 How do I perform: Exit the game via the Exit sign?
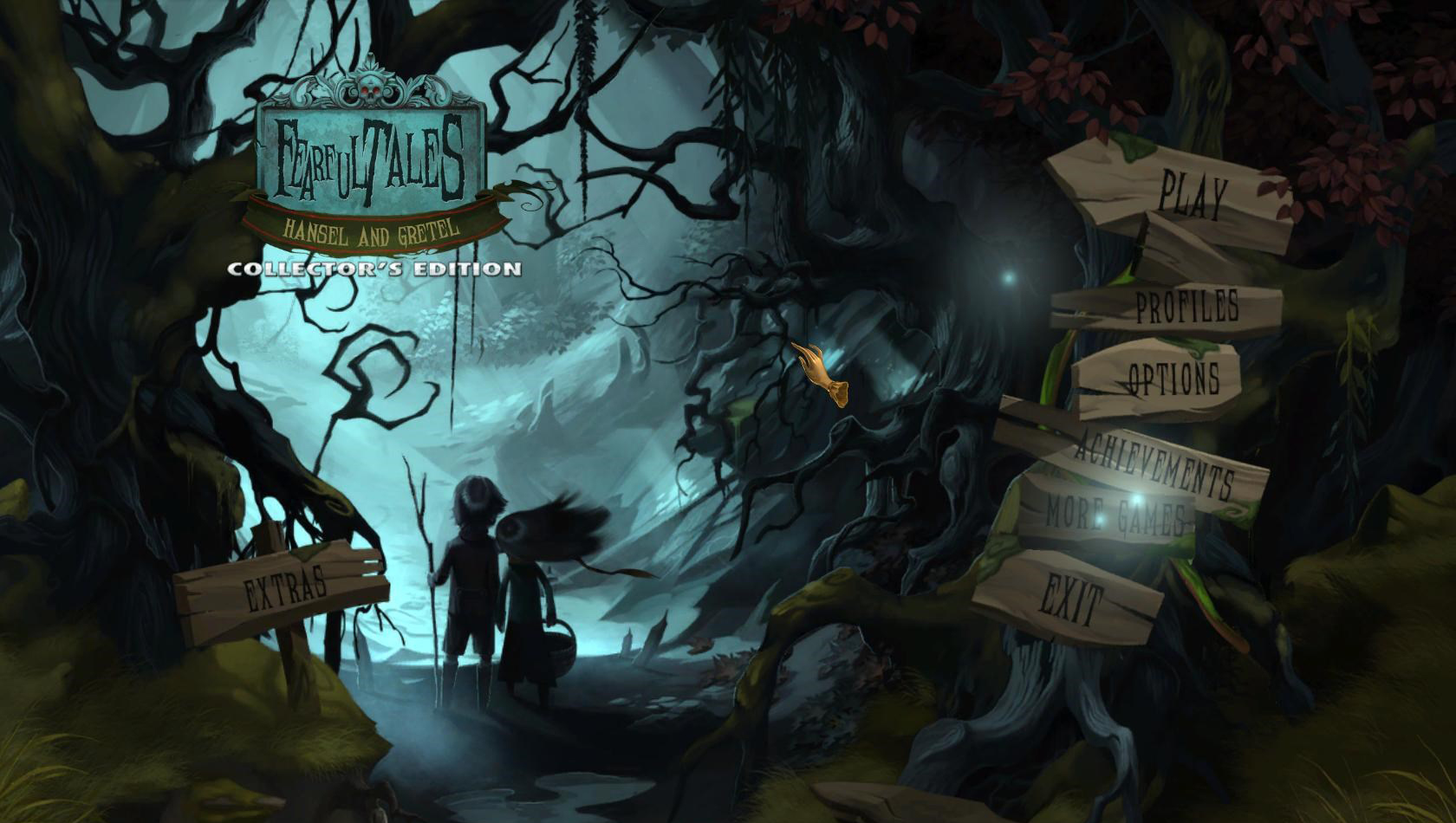(1071, 599)
